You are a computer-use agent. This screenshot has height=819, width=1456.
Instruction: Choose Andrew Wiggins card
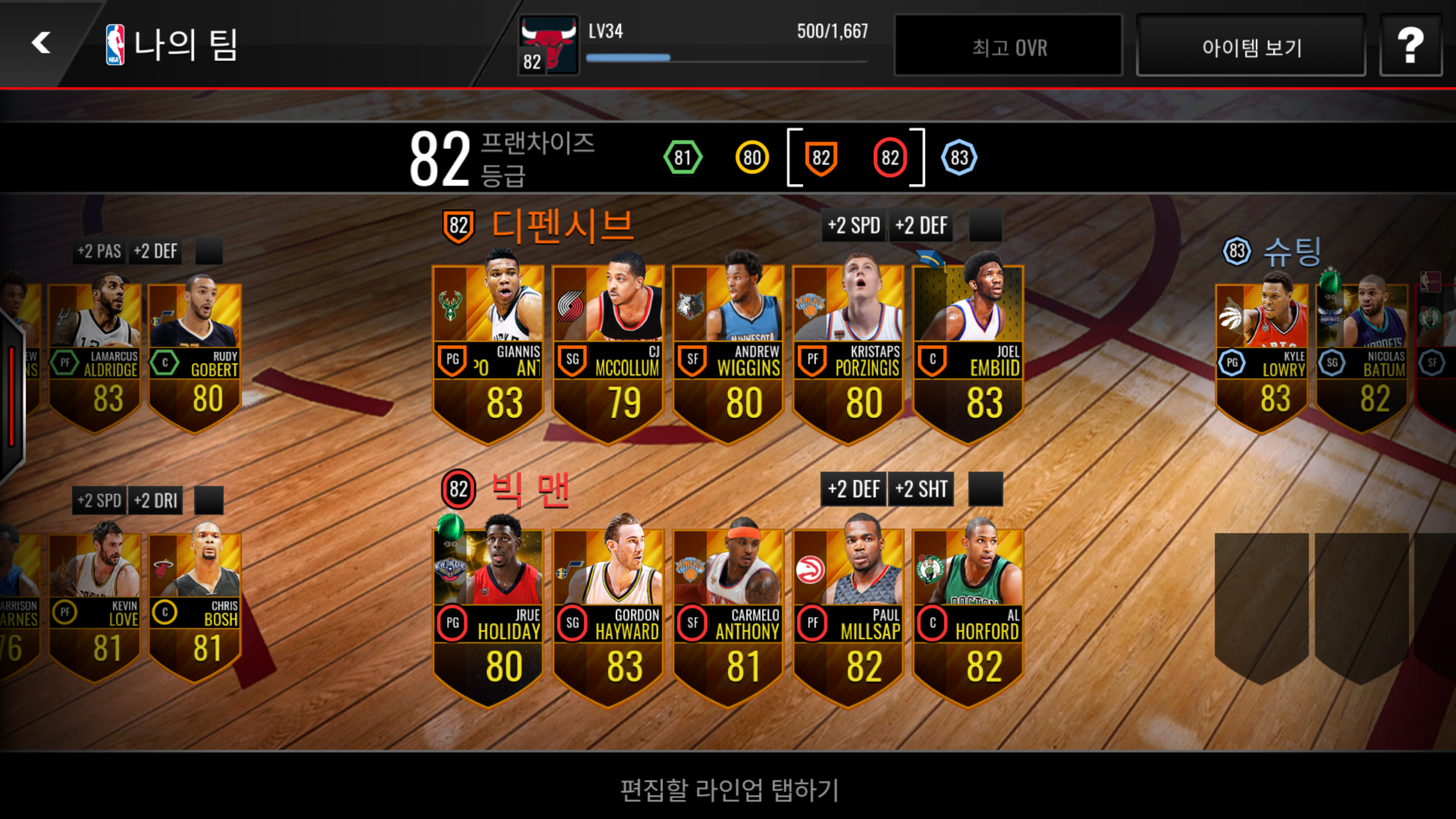click(728, 353)
